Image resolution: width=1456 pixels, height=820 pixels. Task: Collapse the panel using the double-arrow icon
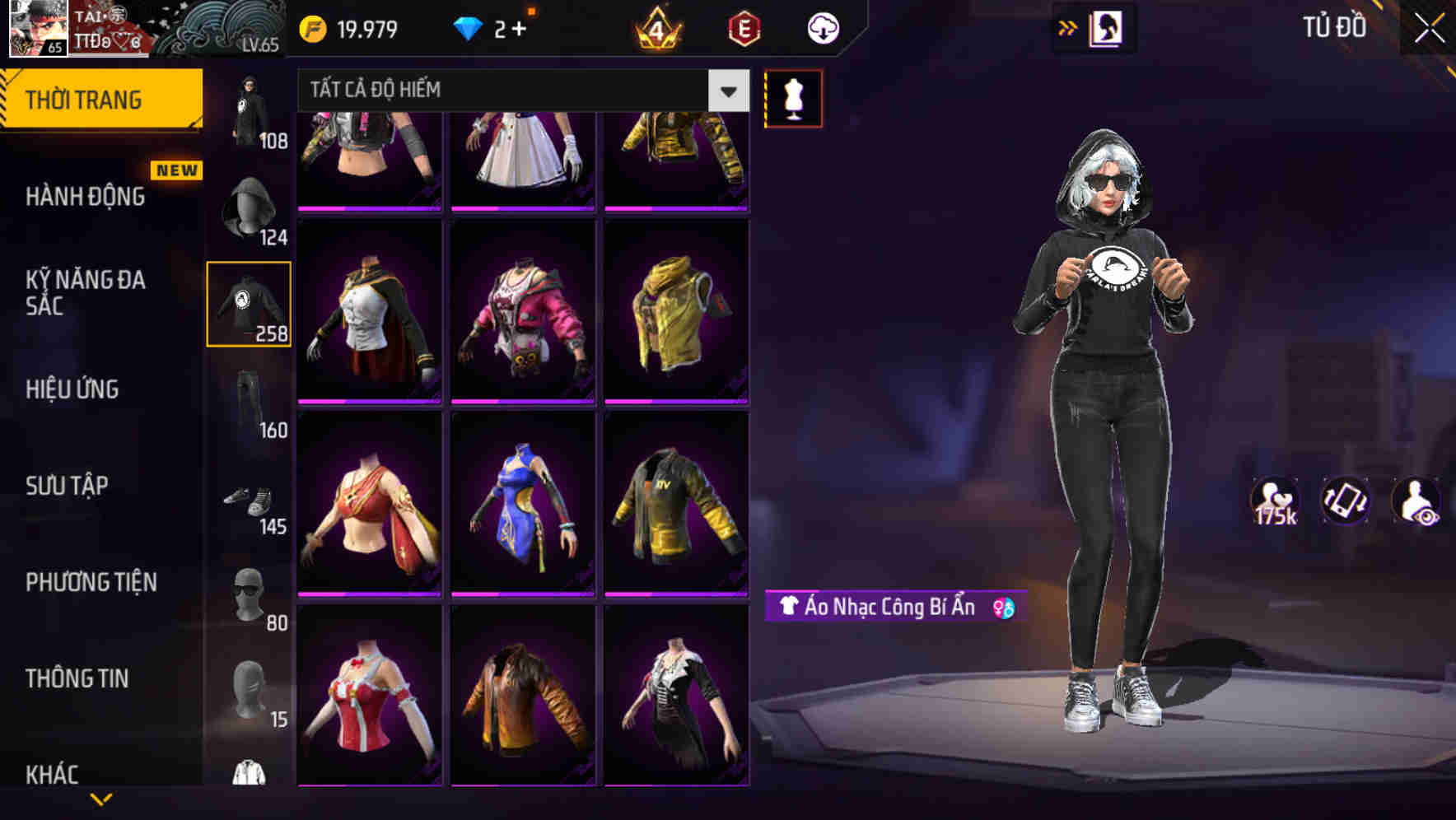(x=1068, y=27)
